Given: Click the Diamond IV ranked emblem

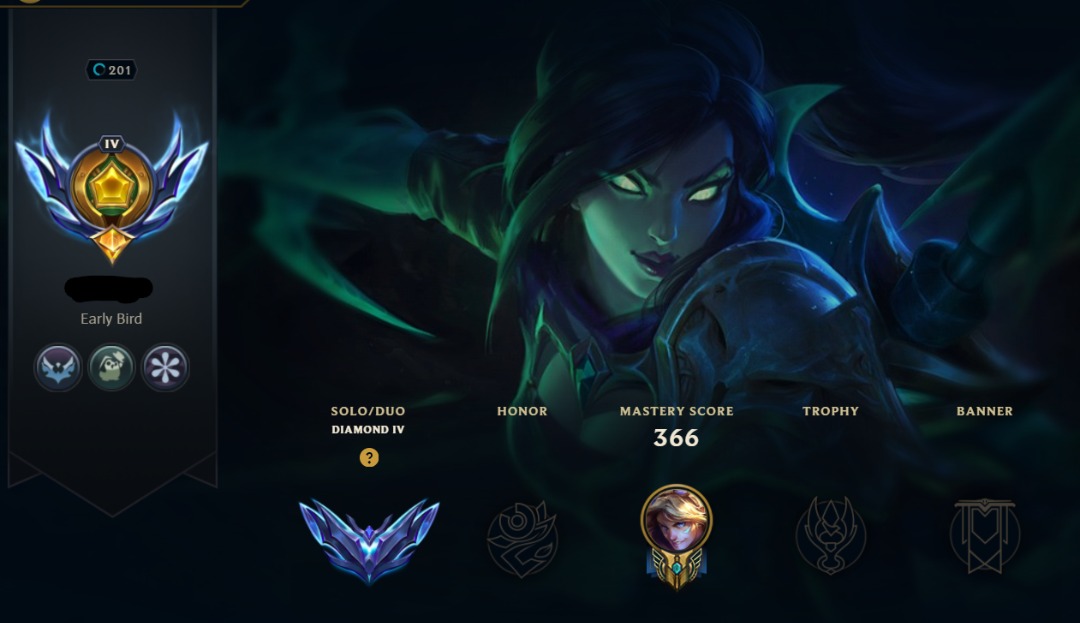Looking at the screenshot, I should click(x=369, y=539).
